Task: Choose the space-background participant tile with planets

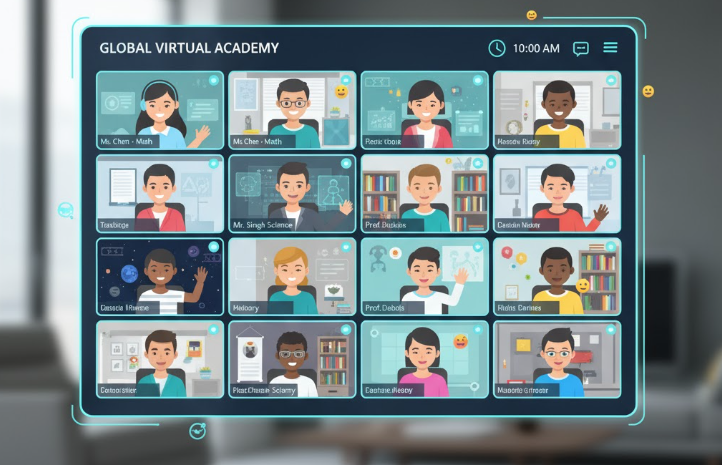Action: [160, 276]
